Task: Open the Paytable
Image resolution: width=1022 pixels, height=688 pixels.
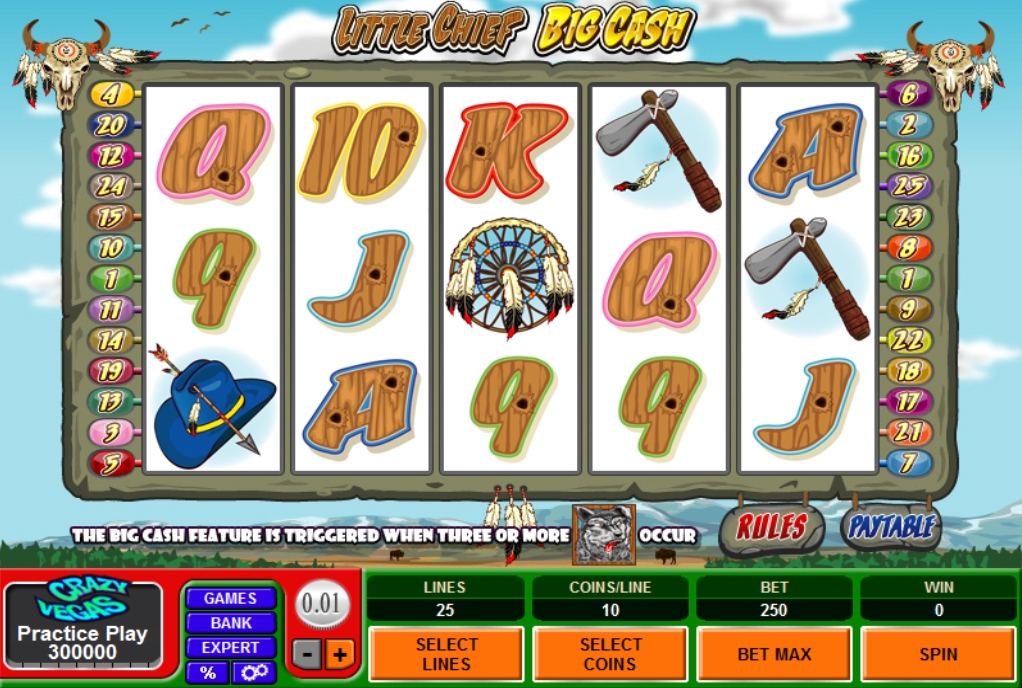Action: point(892,527)
